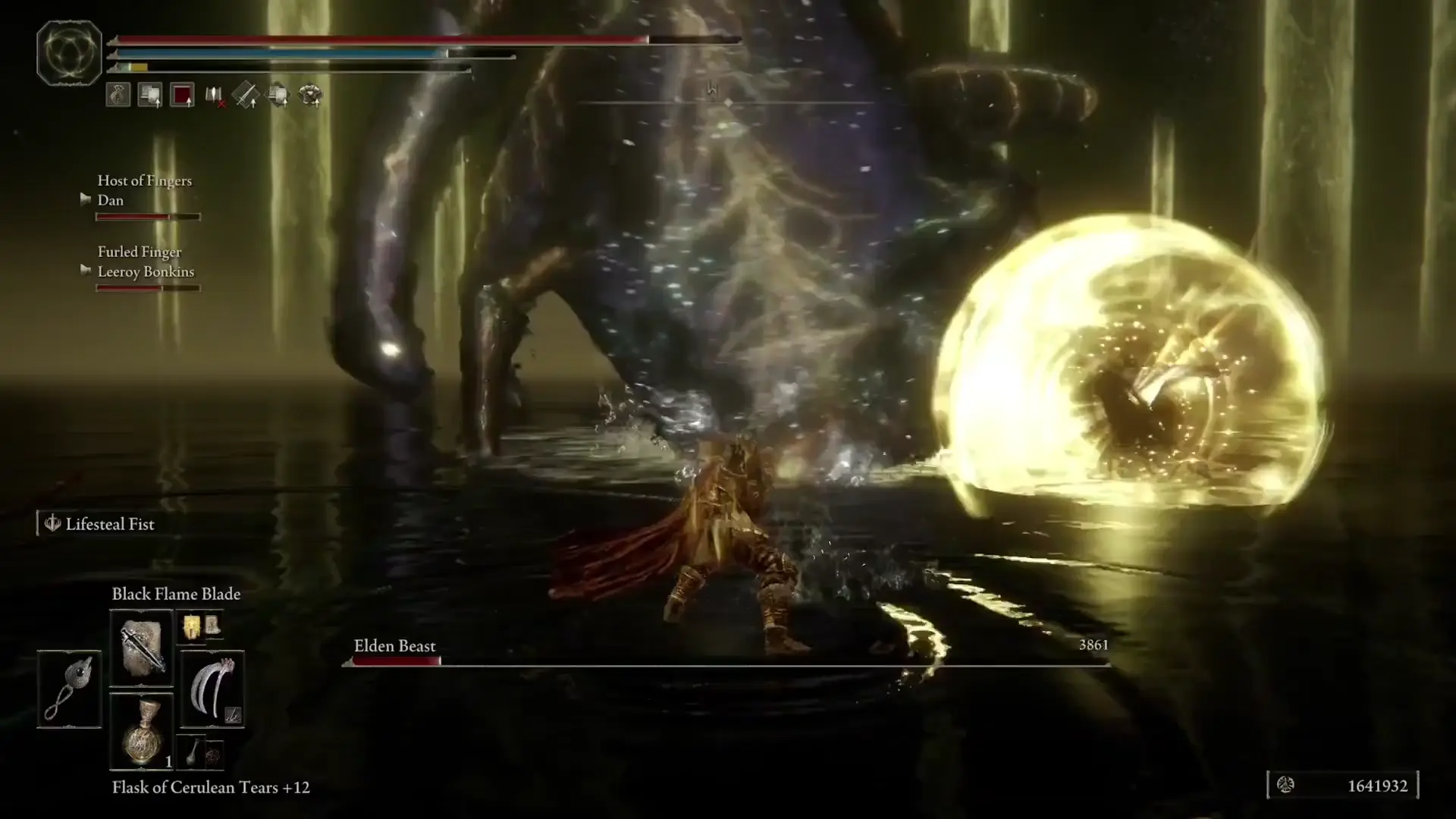
Task: Select Furled Finger Leeroy Bonkins entry
Action: coord(146,271)
